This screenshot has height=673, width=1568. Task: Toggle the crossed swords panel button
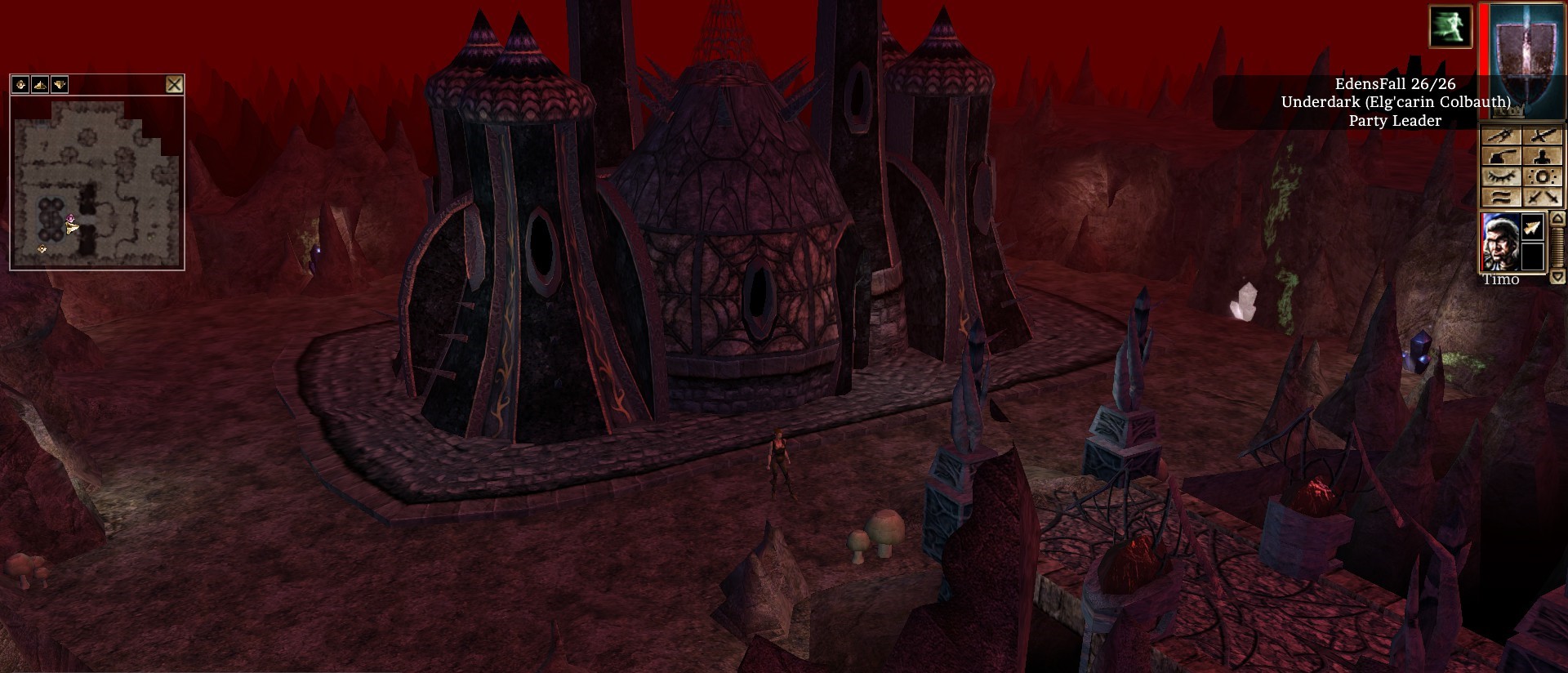click(1543, 197)
